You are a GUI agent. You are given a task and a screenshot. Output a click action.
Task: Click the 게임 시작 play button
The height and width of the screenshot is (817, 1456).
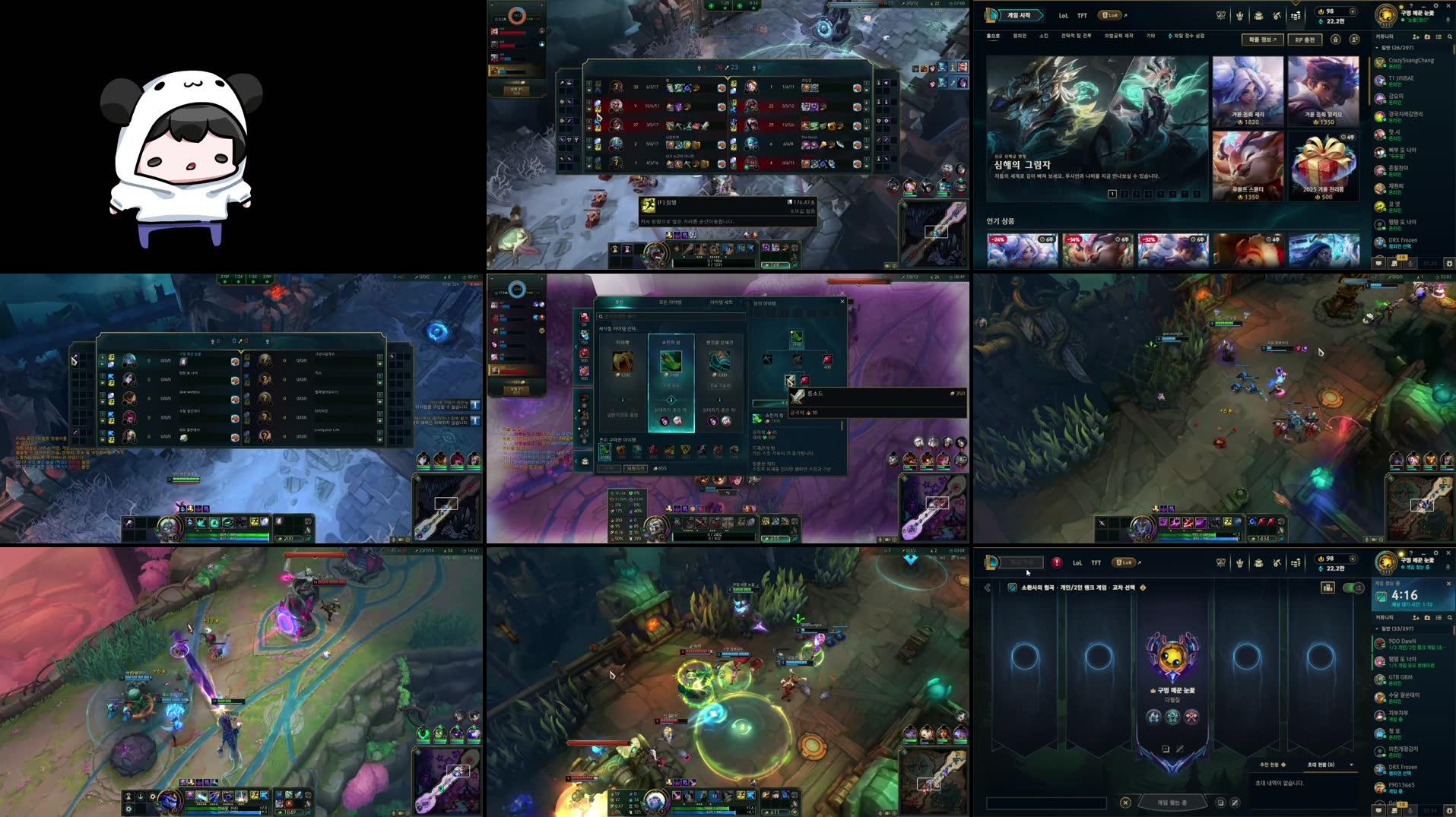click(1020, 15)
